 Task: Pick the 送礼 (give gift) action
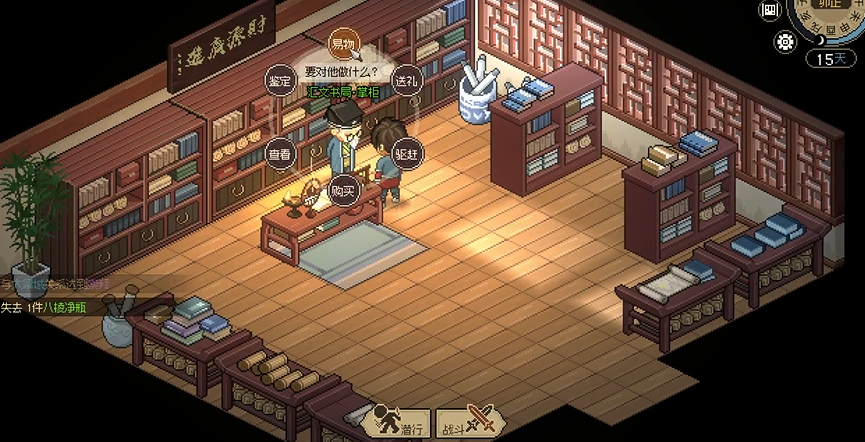click(x=406, y=80)
